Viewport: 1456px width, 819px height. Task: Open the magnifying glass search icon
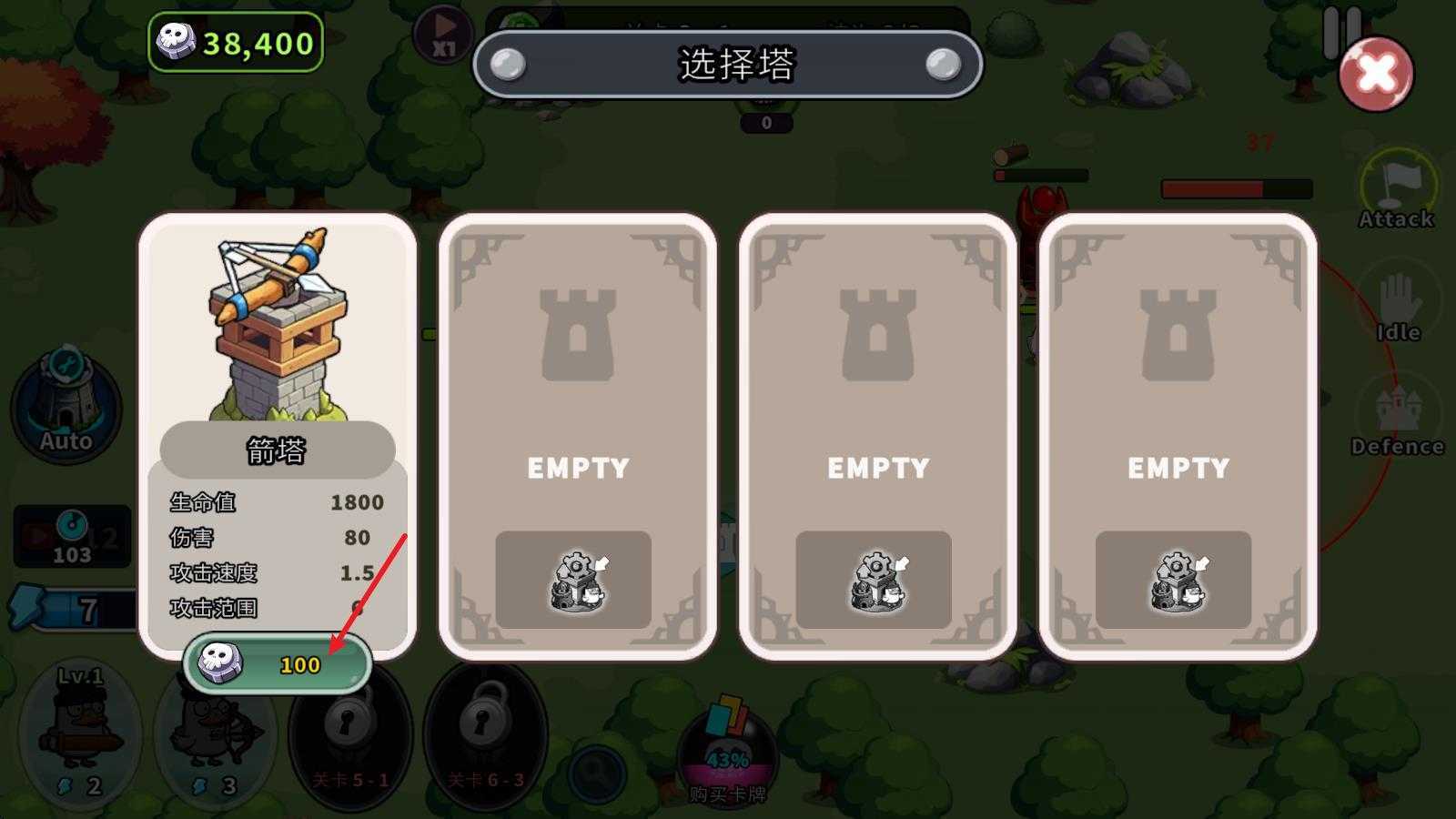click(x=596, y=773)
